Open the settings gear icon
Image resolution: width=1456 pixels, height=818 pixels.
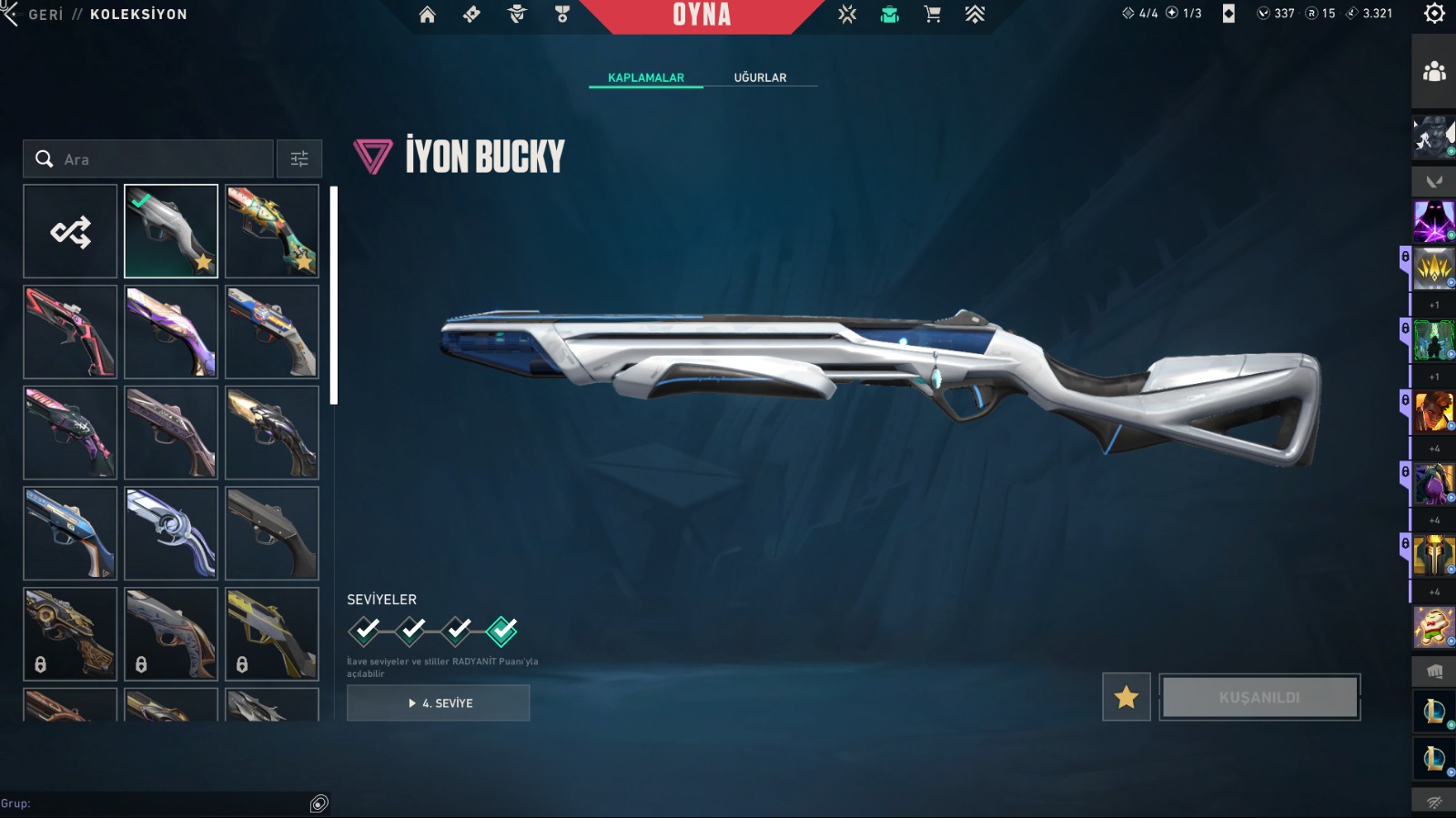coord(1434,14)
